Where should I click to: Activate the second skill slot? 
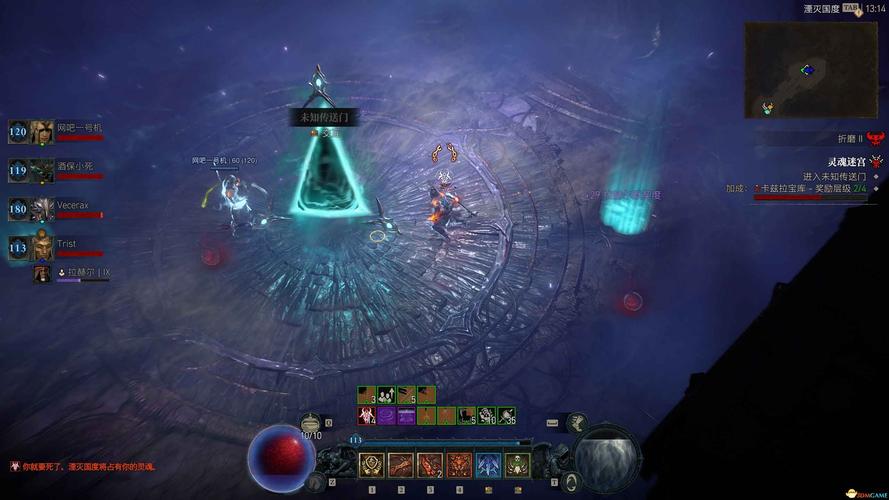point(401,465)
